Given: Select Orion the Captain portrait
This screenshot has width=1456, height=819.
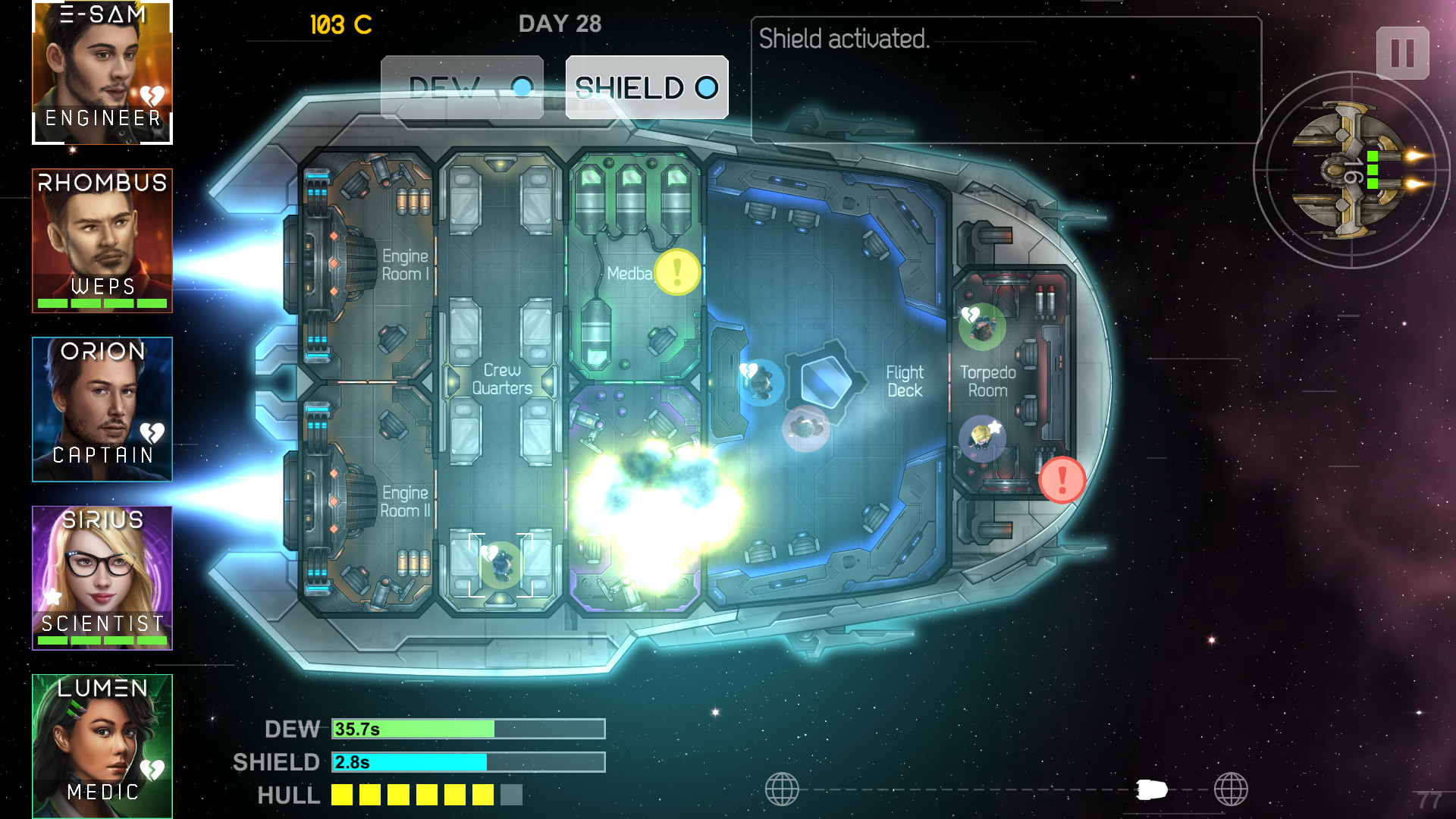Looking at the screenshot, I should click(102, 409).
